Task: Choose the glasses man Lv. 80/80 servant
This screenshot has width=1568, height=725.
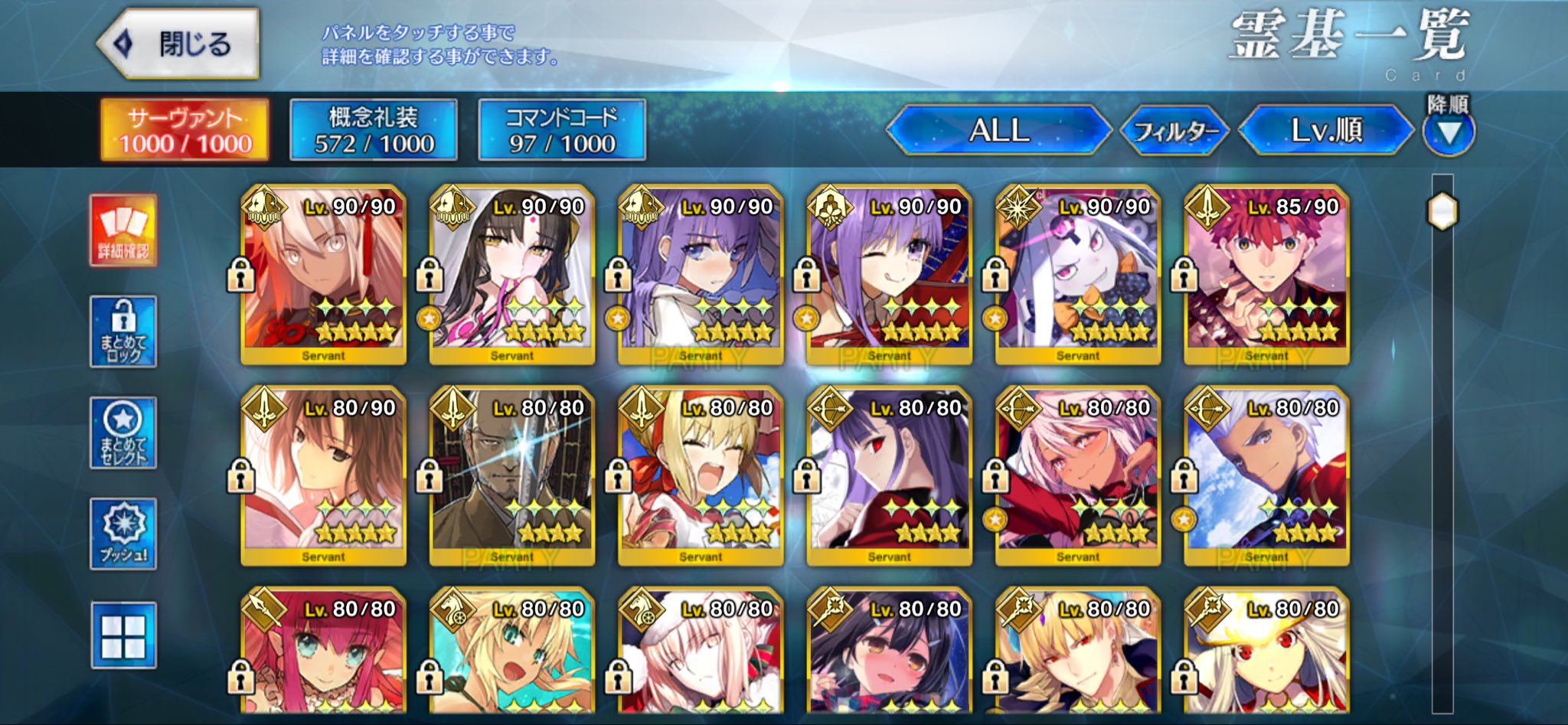Action: (x=511, y=475)
